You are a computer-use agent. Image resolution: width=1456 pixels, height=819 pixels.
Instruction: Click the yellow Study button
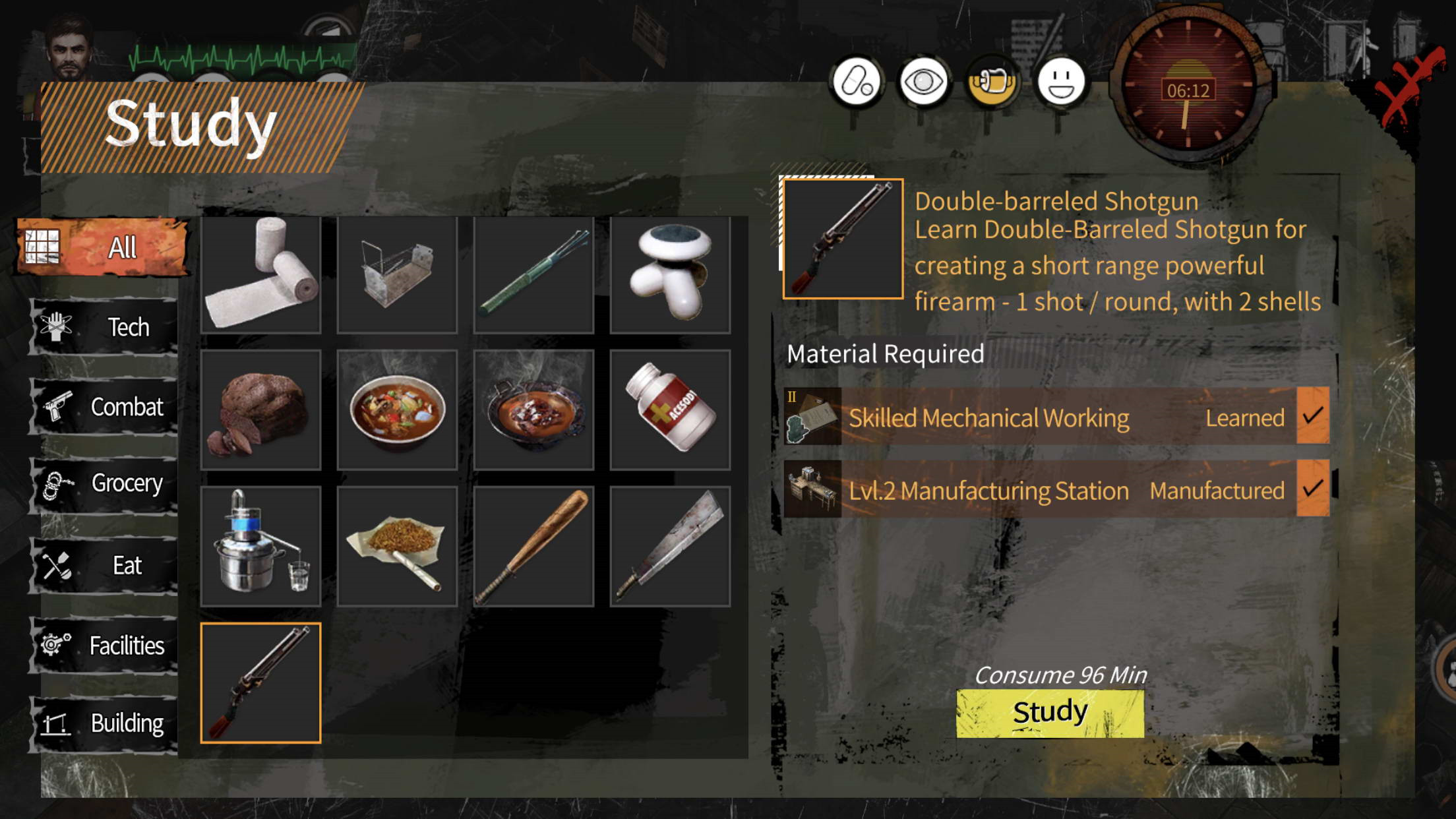coord(1050,713)
